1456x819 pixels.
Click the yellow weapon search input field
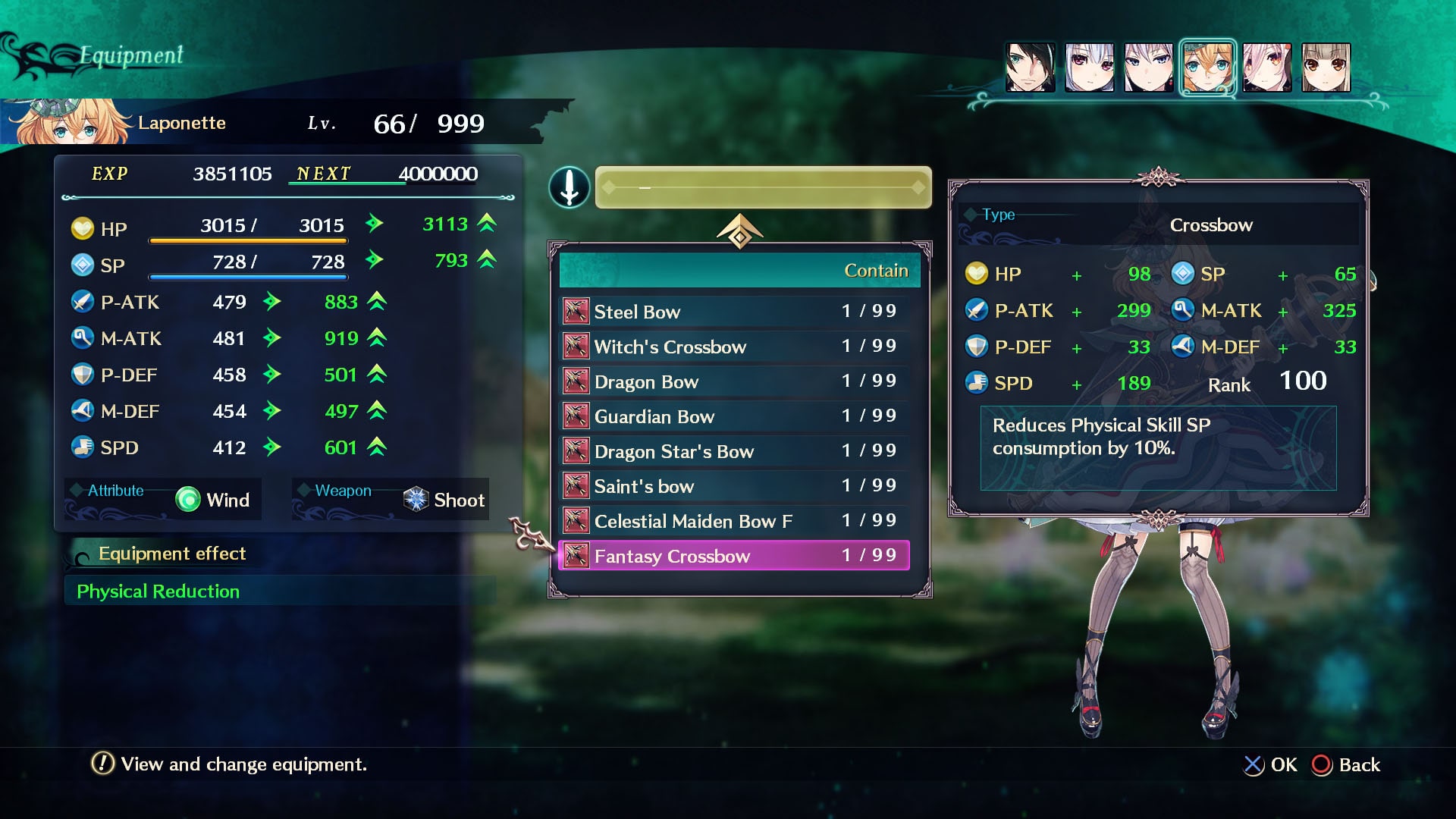click(762, 187)
